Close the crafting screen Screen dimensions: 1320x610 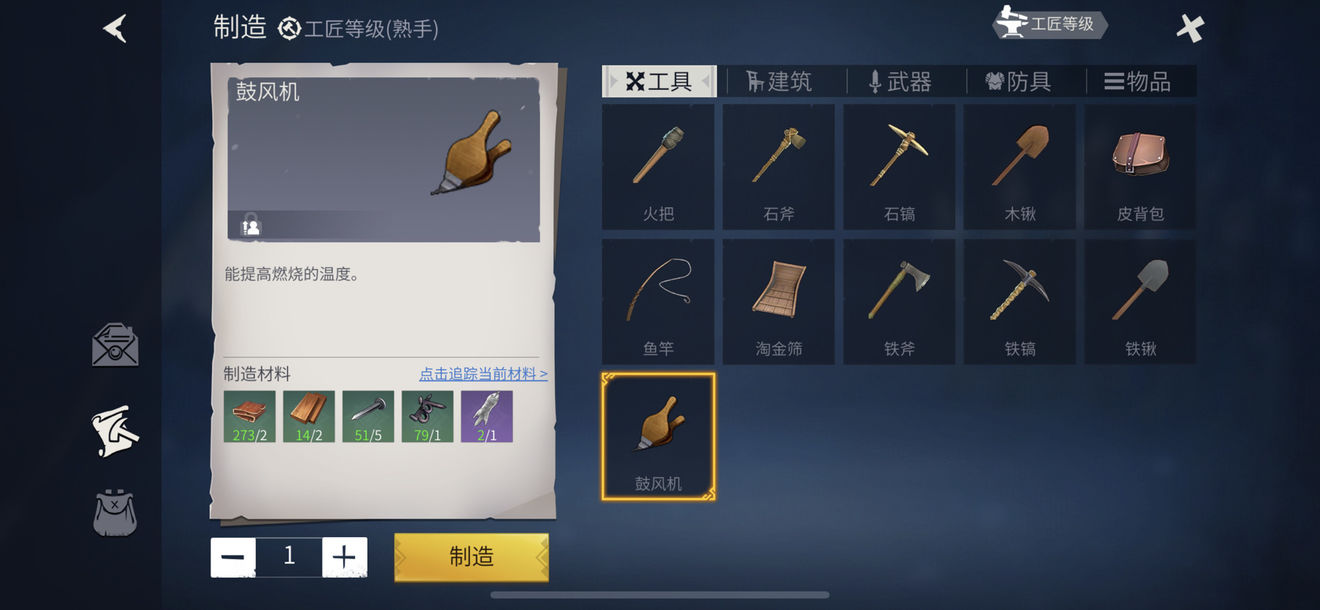click(1190, 28)
